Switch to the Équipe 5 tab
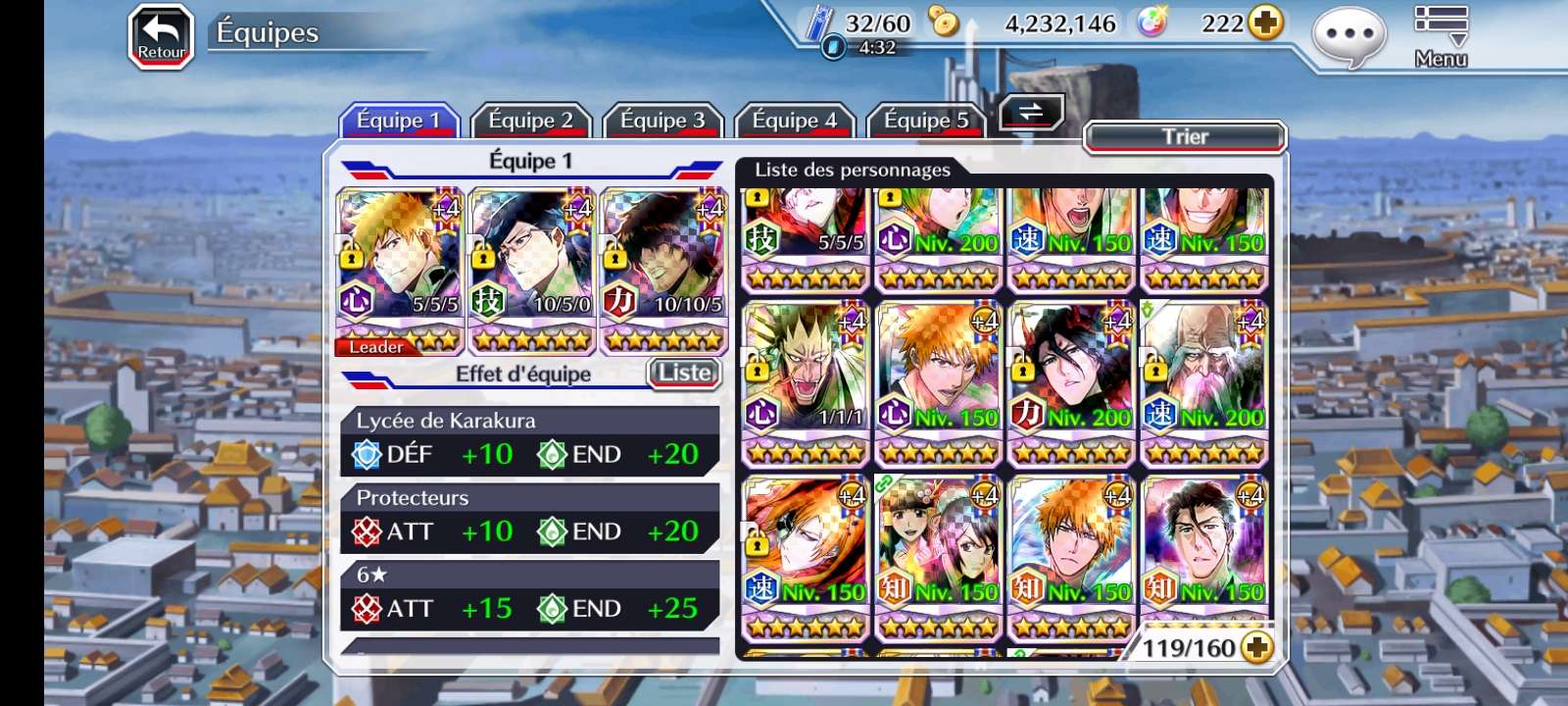1568x706 pixels. pyautogui.click(x=926, y=121)
